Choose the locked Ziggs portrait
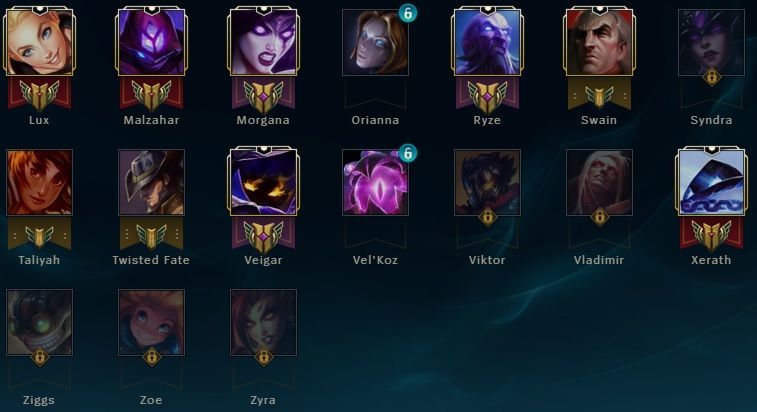 click(x=40, y=323)
